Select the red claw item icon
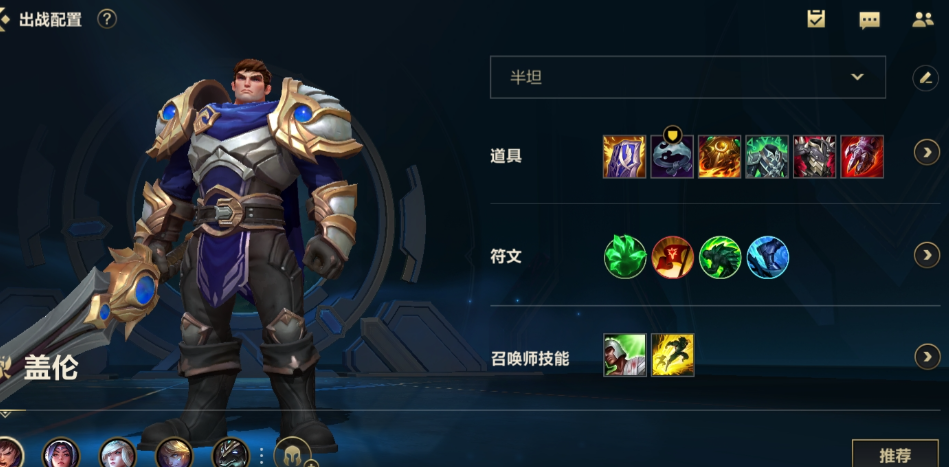Viewport: 949px width, 467px height. click(x=862, y=157)
